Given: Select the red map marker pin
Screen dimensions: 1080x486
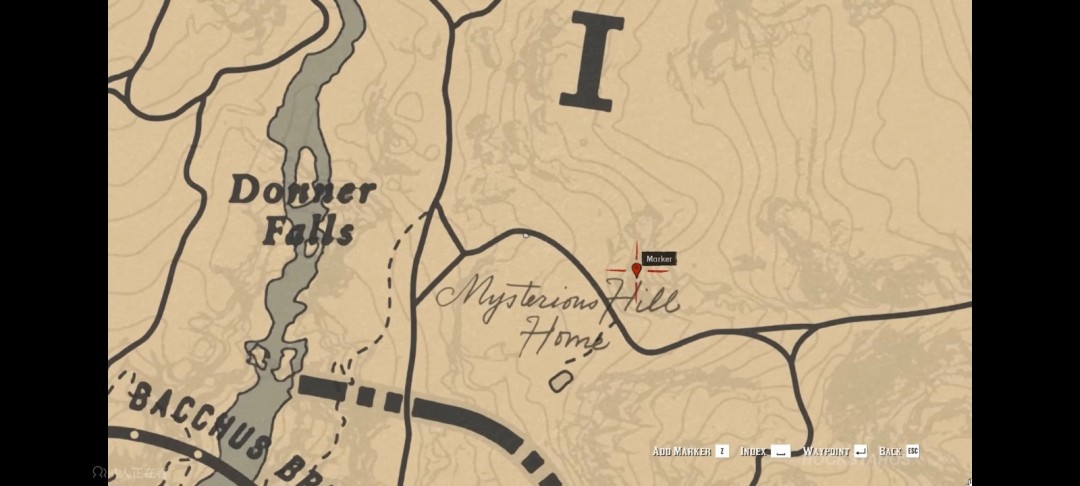Looking at the screenshot, I should coord(636,268).
